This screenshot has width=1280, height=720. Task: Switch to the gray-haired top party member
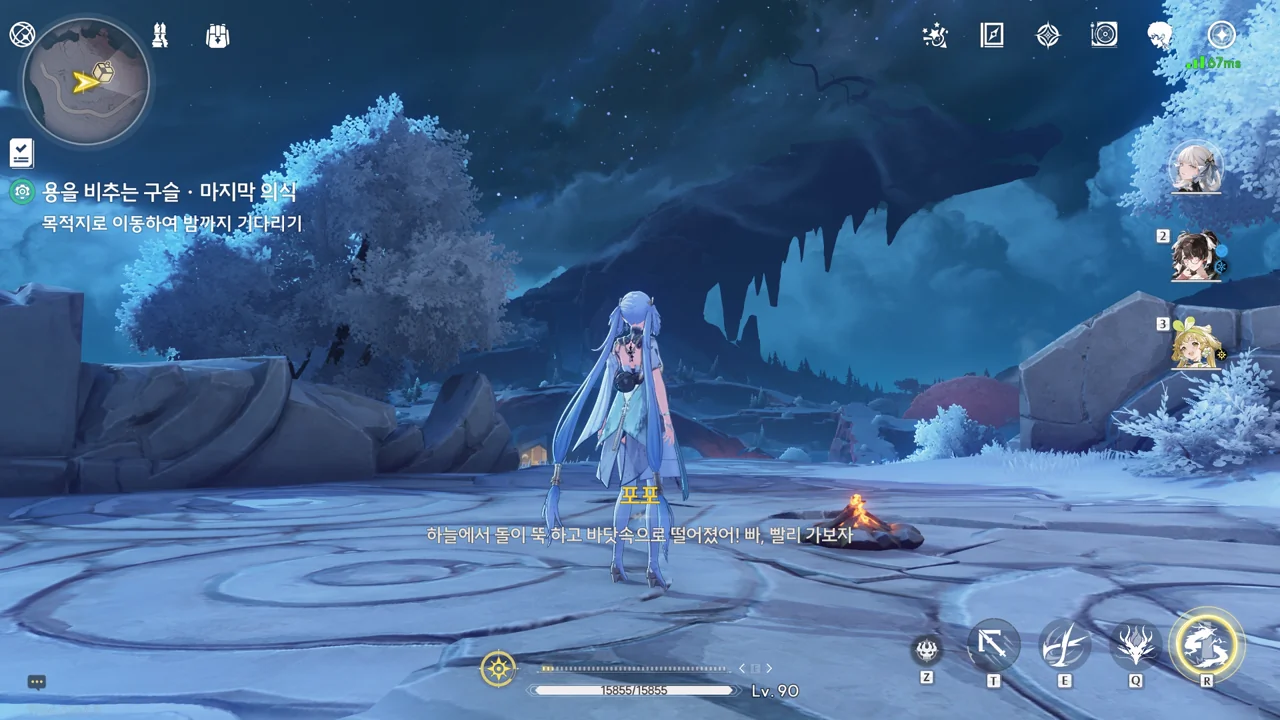point(1196,167)
